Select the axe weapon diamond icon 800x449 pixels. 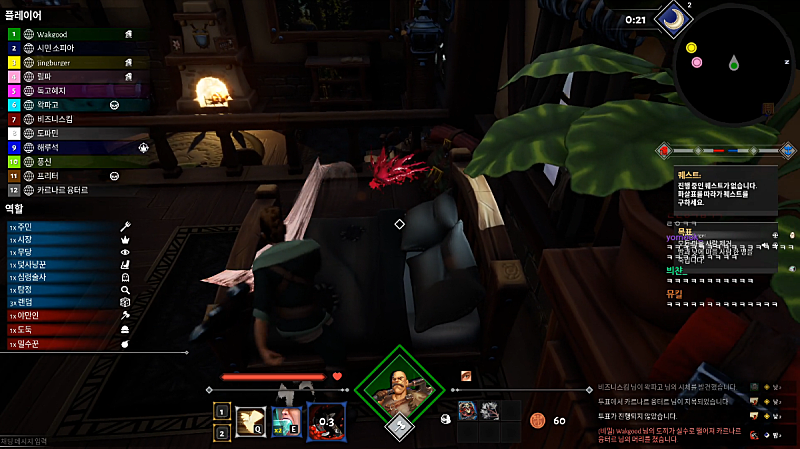click(399, 427)
